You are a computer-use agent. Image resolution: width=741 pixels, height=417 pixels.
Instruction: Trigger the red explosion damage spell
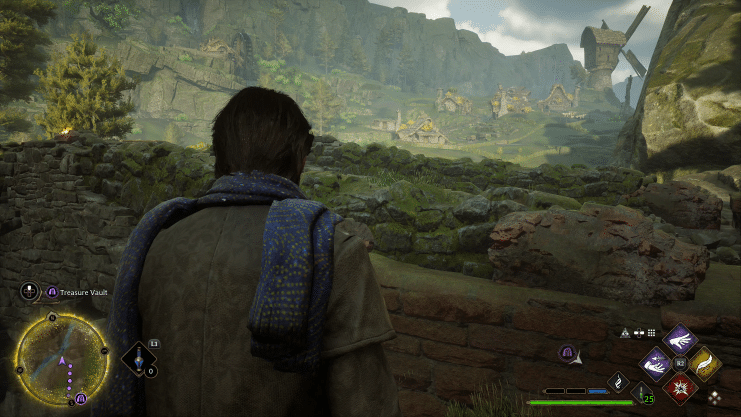tap(681, 386)
